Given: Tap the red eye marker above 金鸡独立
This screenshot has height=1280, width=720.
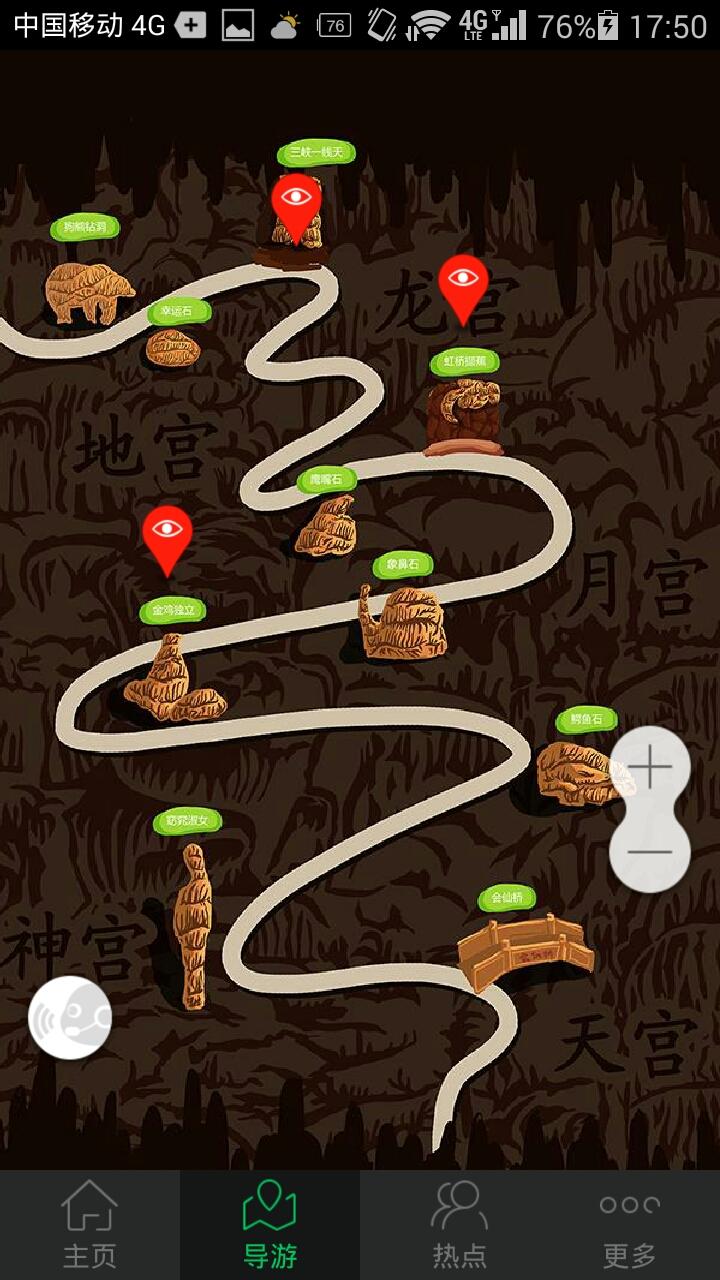Looking at the screenshot, I should [x=167, y=534].
